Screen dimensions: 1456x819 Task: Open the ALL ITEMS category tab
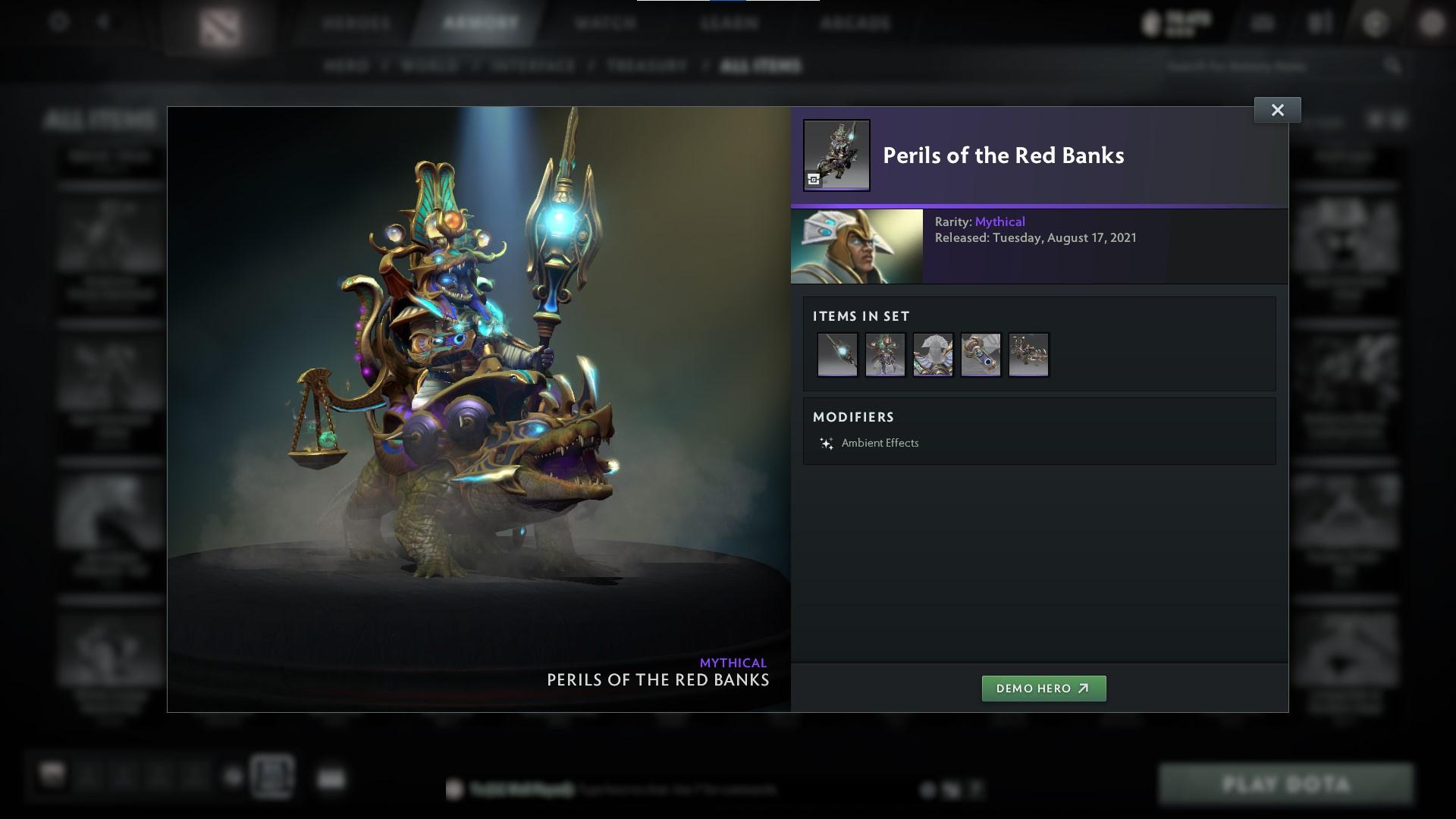tap(761, 66)
